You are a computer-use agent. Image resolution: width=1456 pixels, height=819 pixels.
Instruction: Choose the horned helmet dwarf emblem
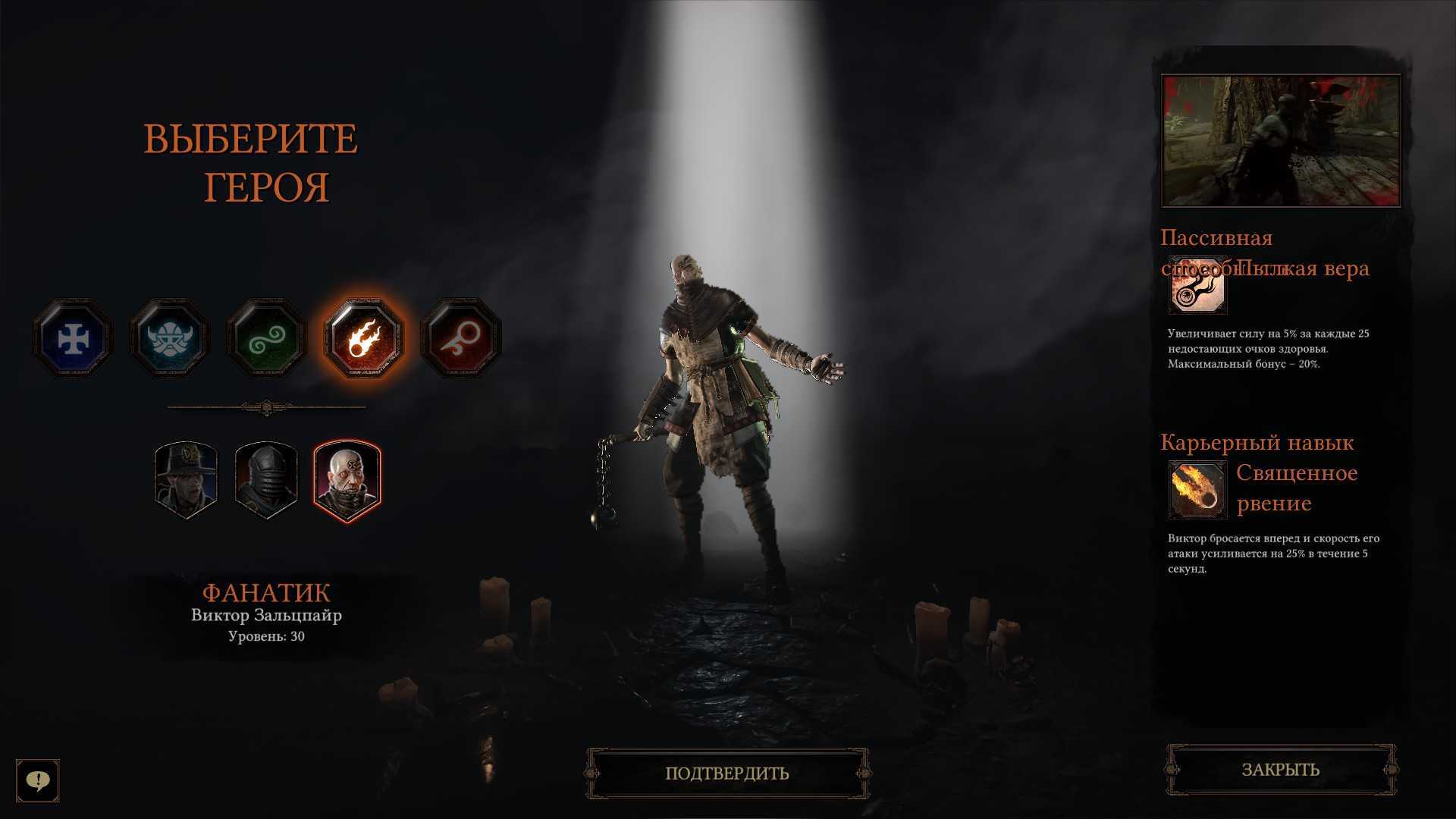tap(170, 338)
